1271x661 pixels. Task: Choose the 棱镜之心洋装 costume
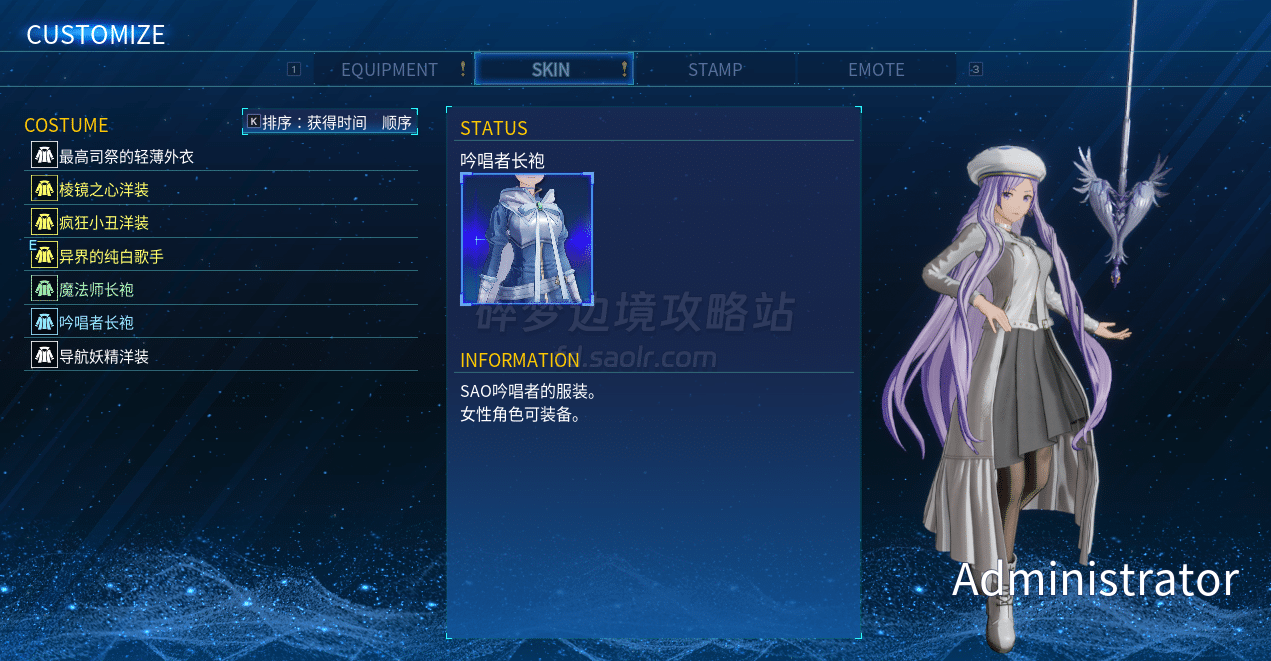pos(104,189)
